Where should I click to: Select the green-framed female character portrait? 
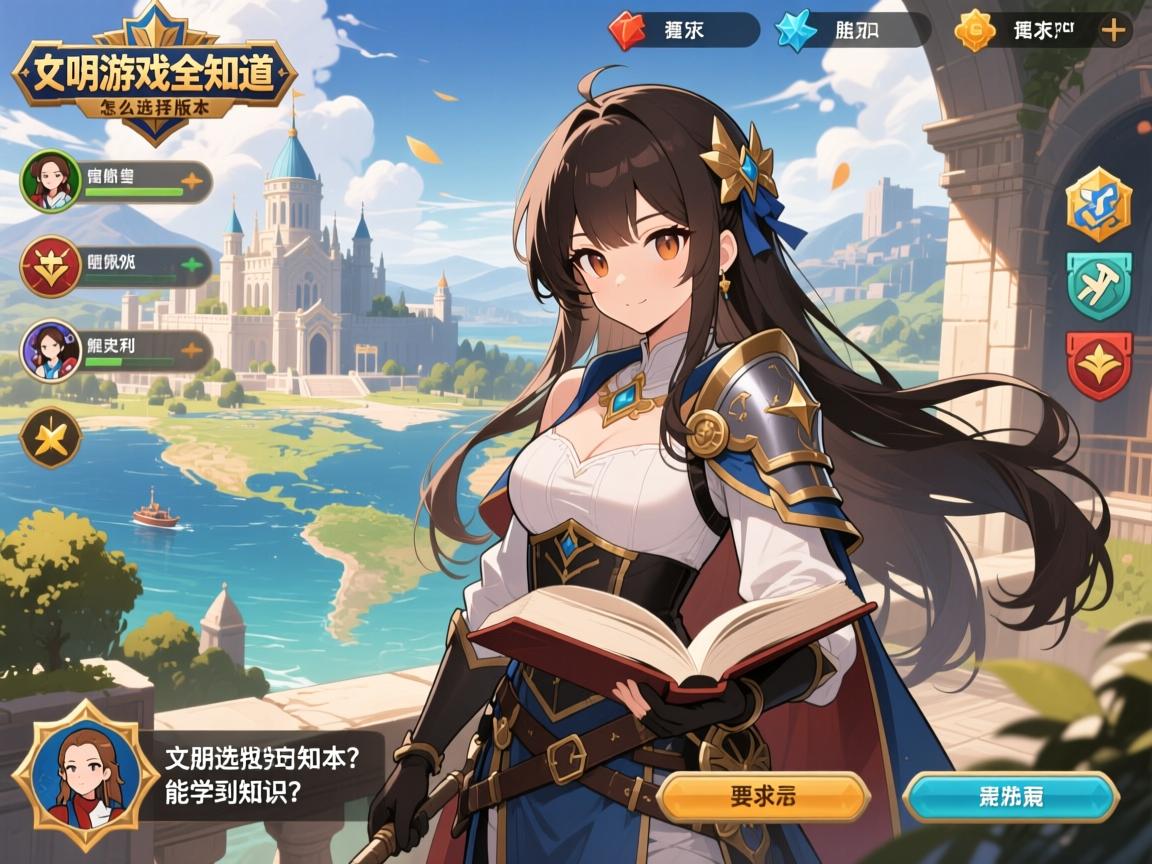[50, 181]
